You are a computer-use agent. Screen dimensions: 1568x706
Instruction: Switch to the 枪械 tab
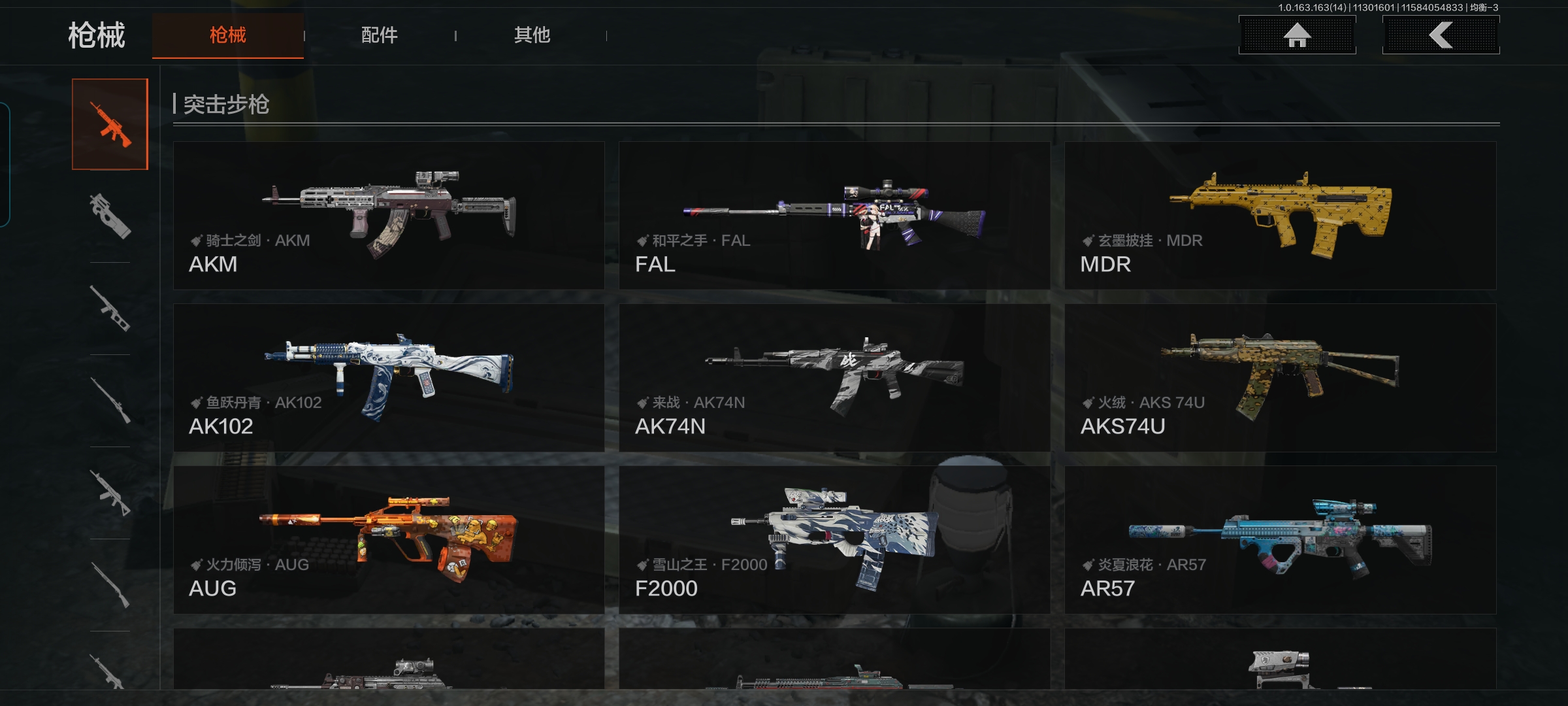pyautogui.click(x=227, y=35)
